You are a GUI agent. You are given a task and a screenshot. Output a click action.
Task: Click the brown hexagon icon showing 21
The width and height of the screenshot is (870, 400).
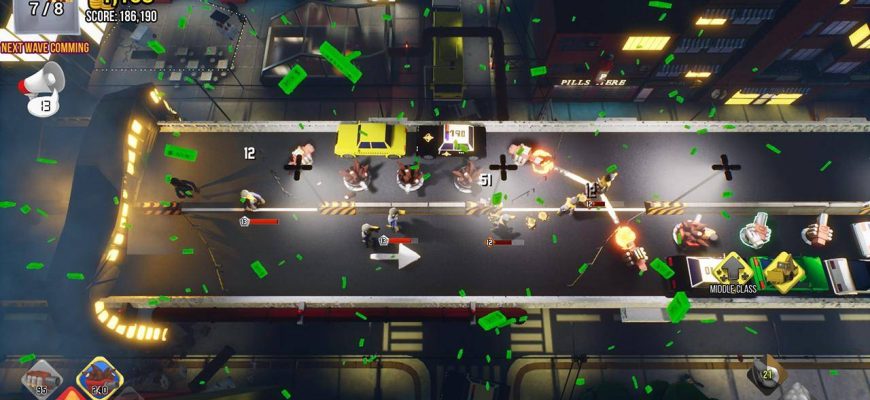(x=768, y=372)
